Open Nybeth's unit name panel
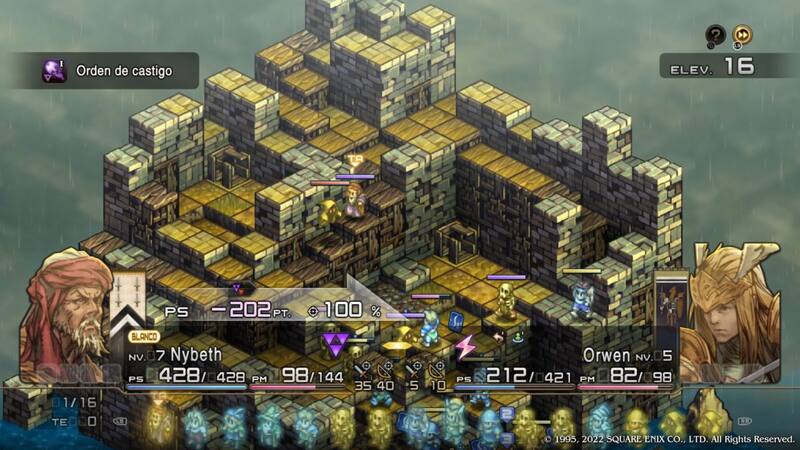The width and height of the screenshot is (800, 450). (x=175, y=355)
